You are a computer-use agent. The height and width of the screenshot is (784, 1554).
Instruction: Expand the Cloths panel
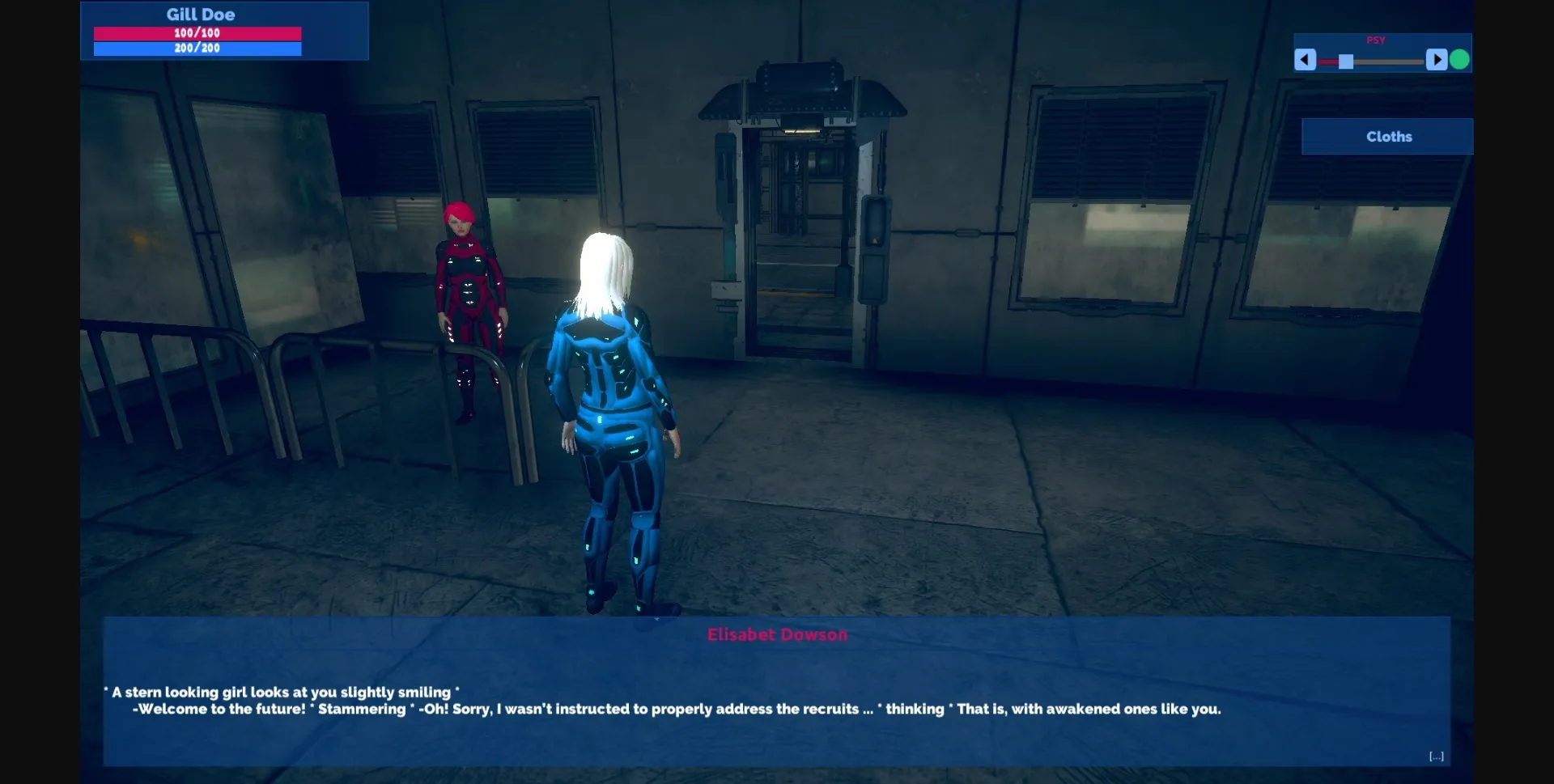point(1387,136)
